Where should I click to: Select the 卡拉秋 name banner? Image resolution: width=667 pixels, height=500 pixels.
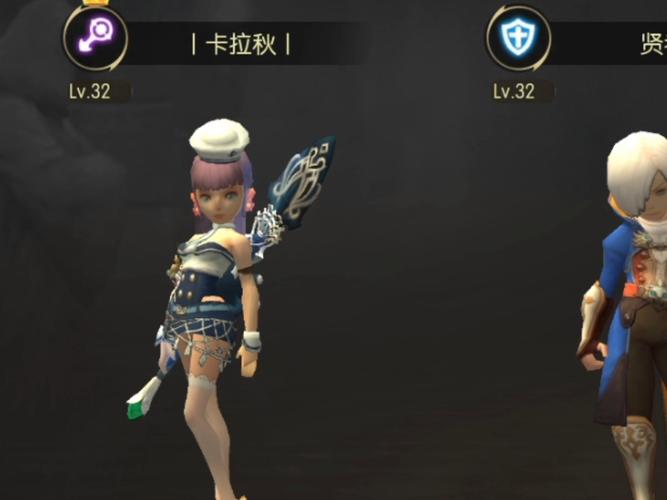240,45
